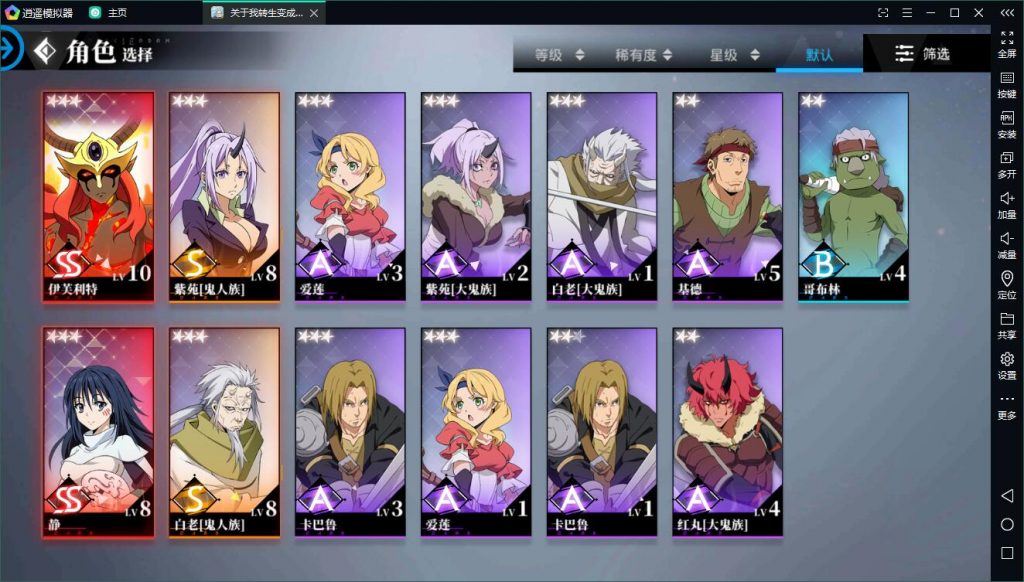Select the level 3 爱莲 card
The width and height of the screenshot is (1024, 582).
pyautogui.click(x=350, y=197)
